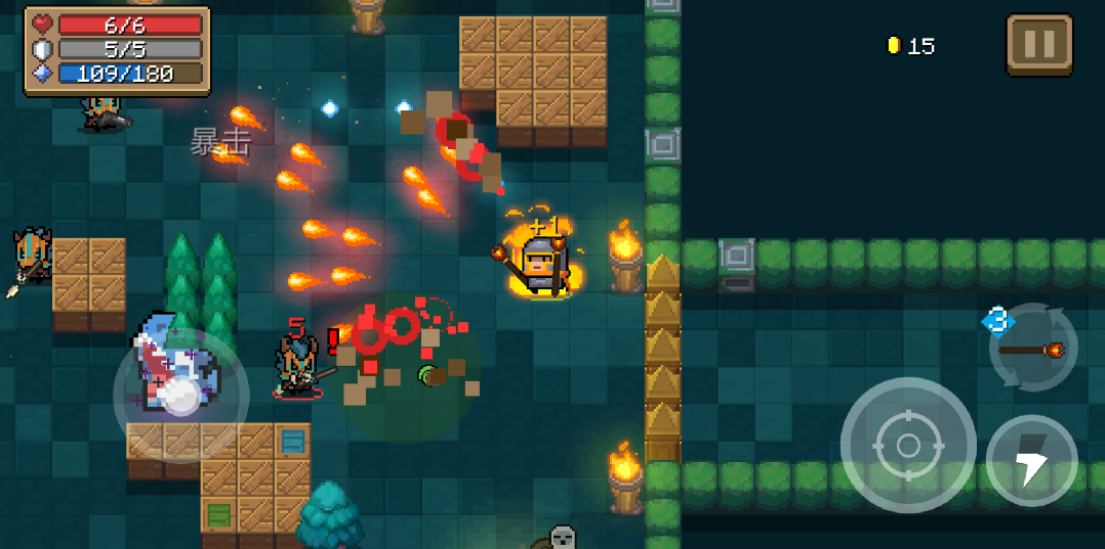Tap the crosshair attack button
The width and height of the screenshot is (1105, 549).
(907, 445)
